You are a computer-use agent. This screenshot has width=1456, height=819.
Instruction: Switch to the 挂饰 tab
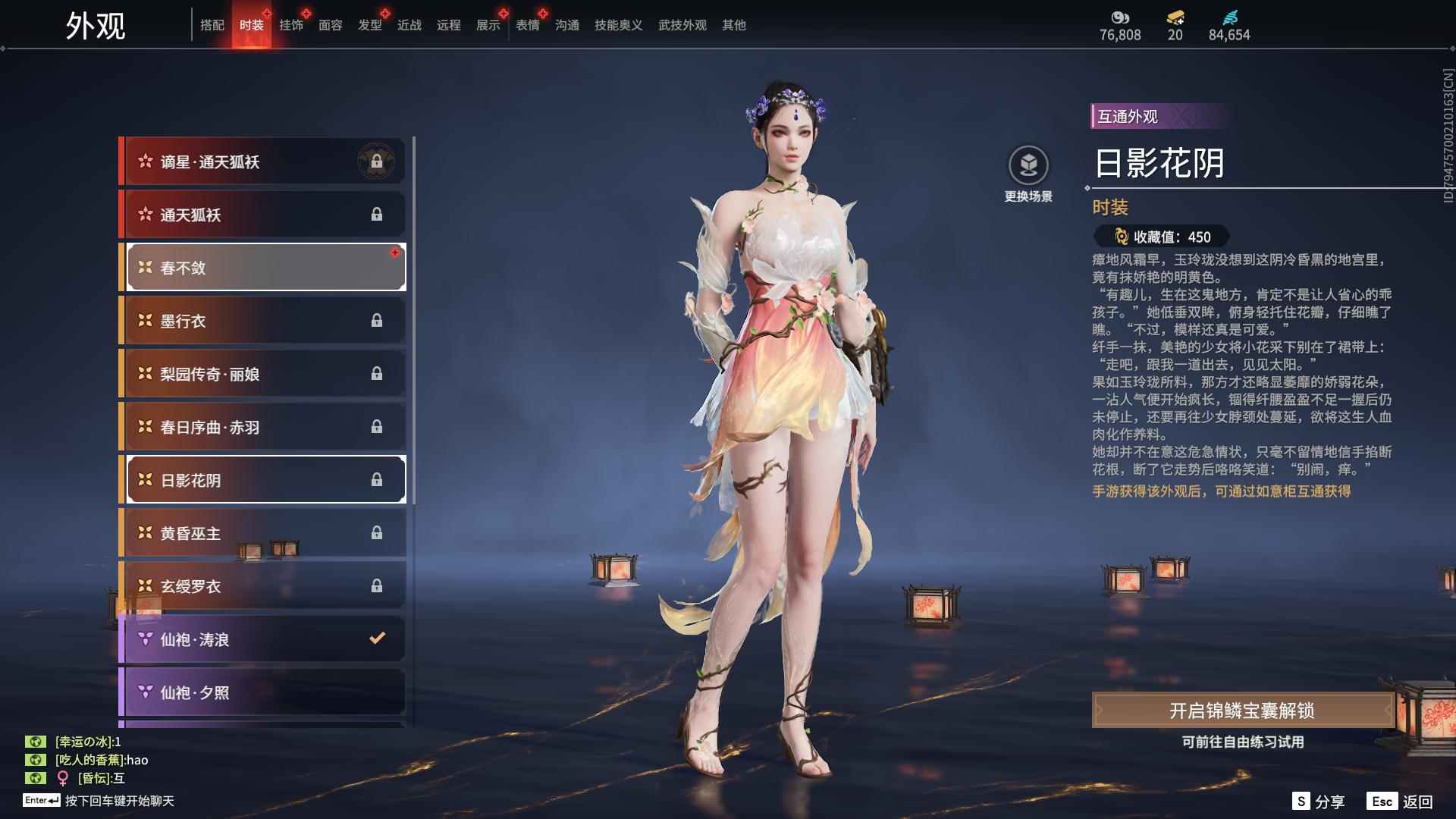292,24
